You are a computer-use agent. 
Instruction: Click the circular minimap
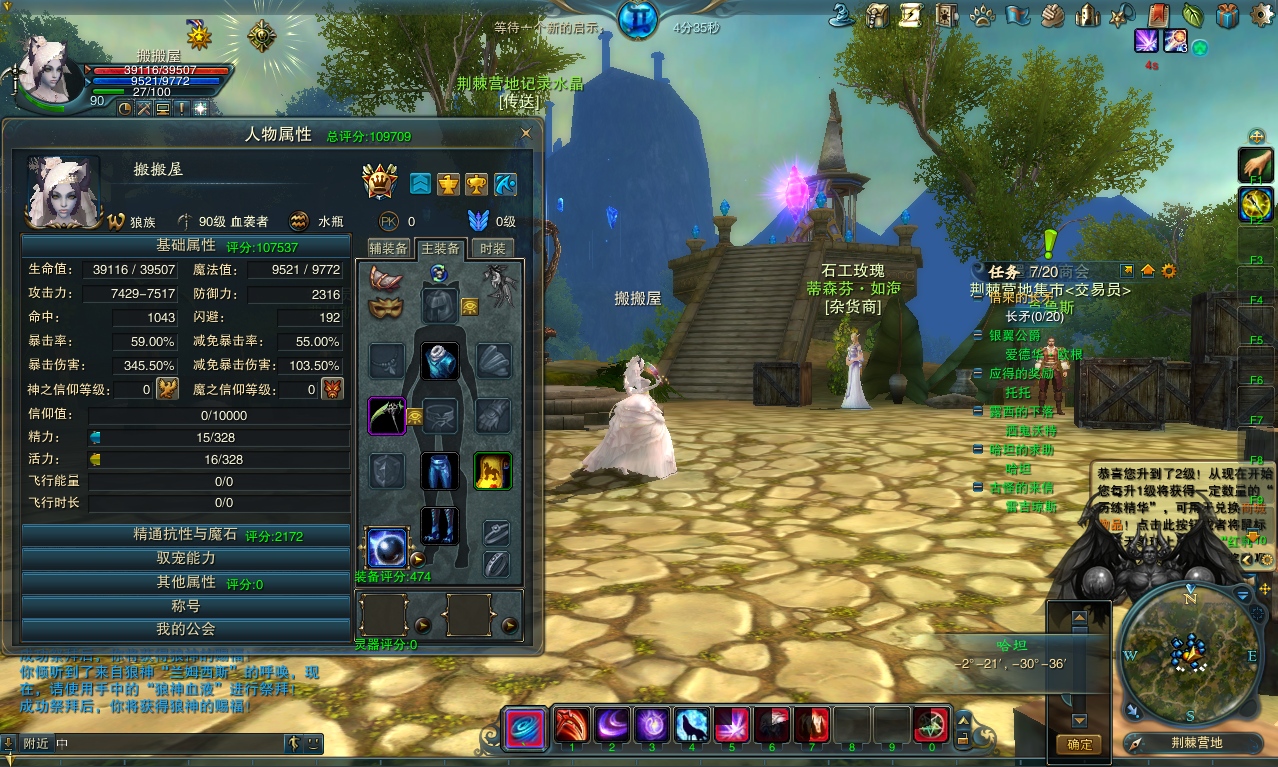[1188, 654]
